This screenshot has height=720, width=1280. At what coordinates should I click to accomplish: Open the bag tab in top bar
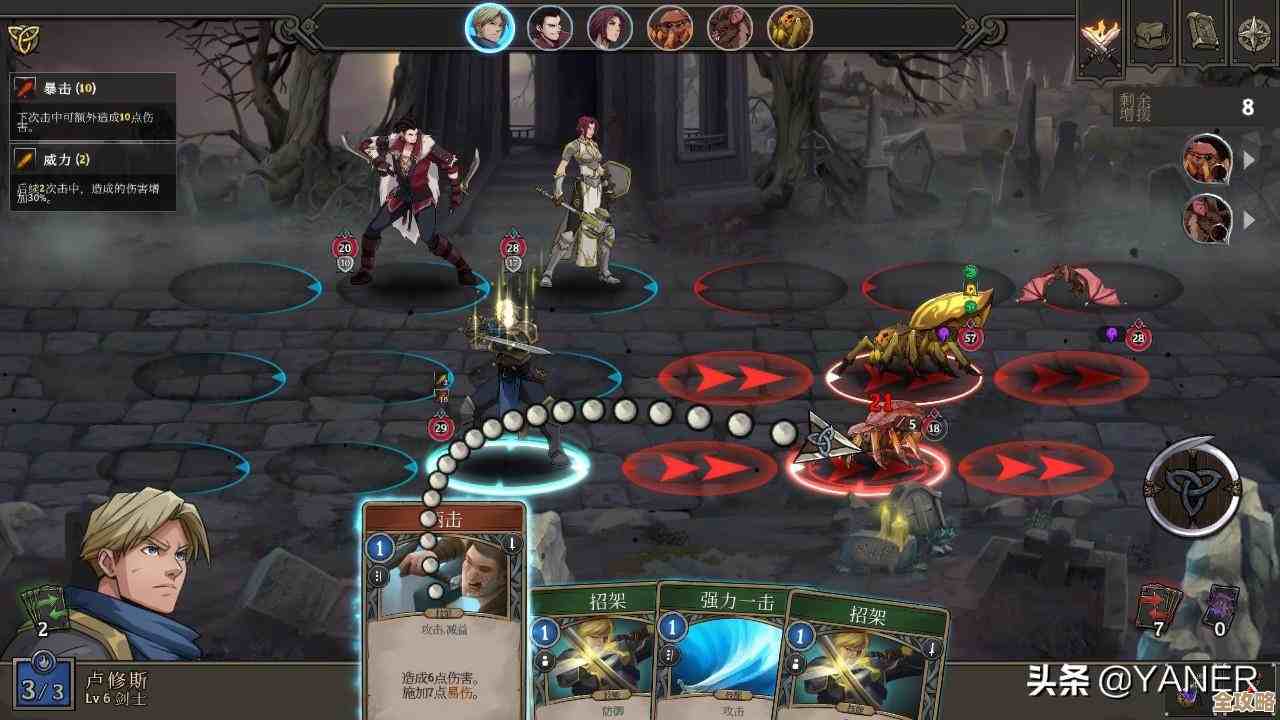[1153, 33]
